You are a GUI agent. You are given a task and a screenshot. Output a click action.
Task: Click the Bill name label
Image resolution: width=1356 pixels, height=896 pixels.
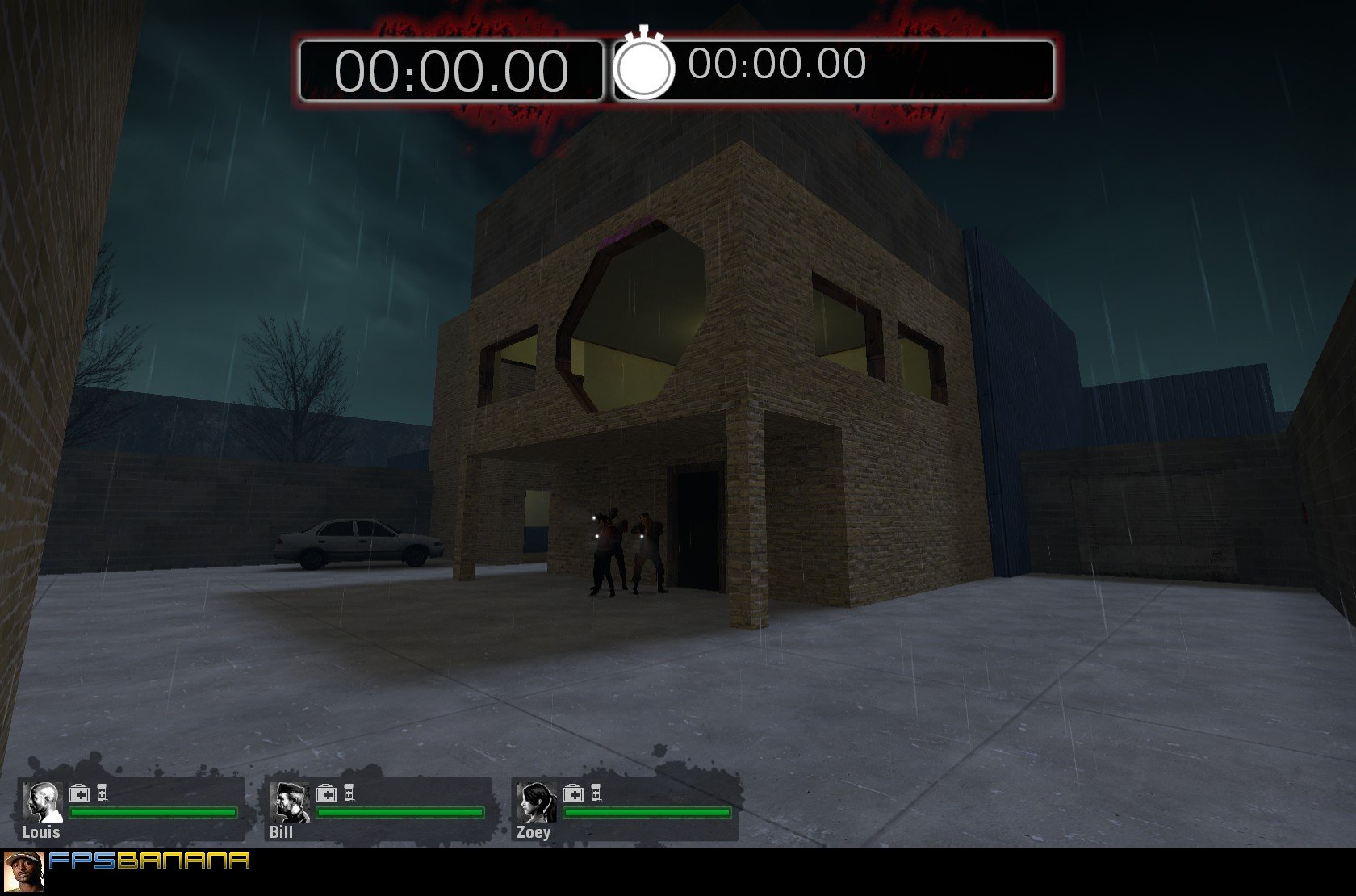pos(281,831)
